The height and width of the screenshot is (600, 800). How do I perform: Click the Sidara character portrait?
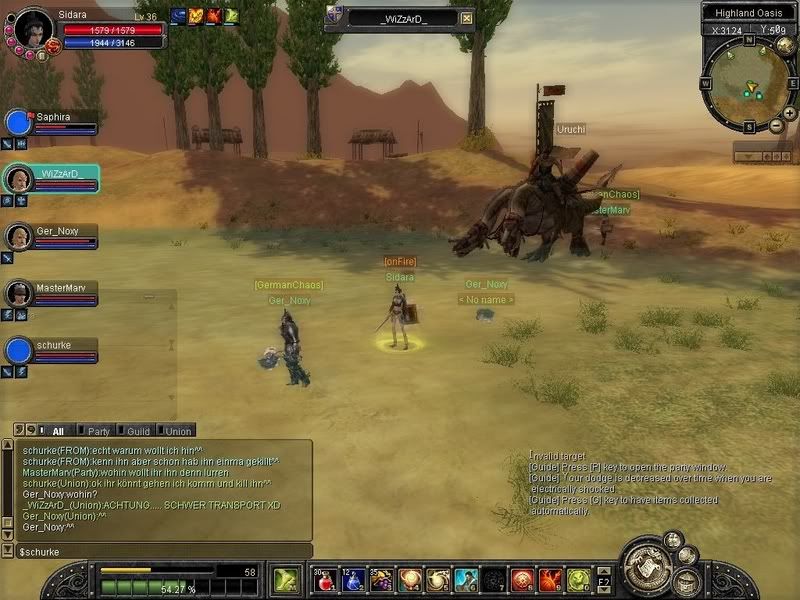coord(35,29)
